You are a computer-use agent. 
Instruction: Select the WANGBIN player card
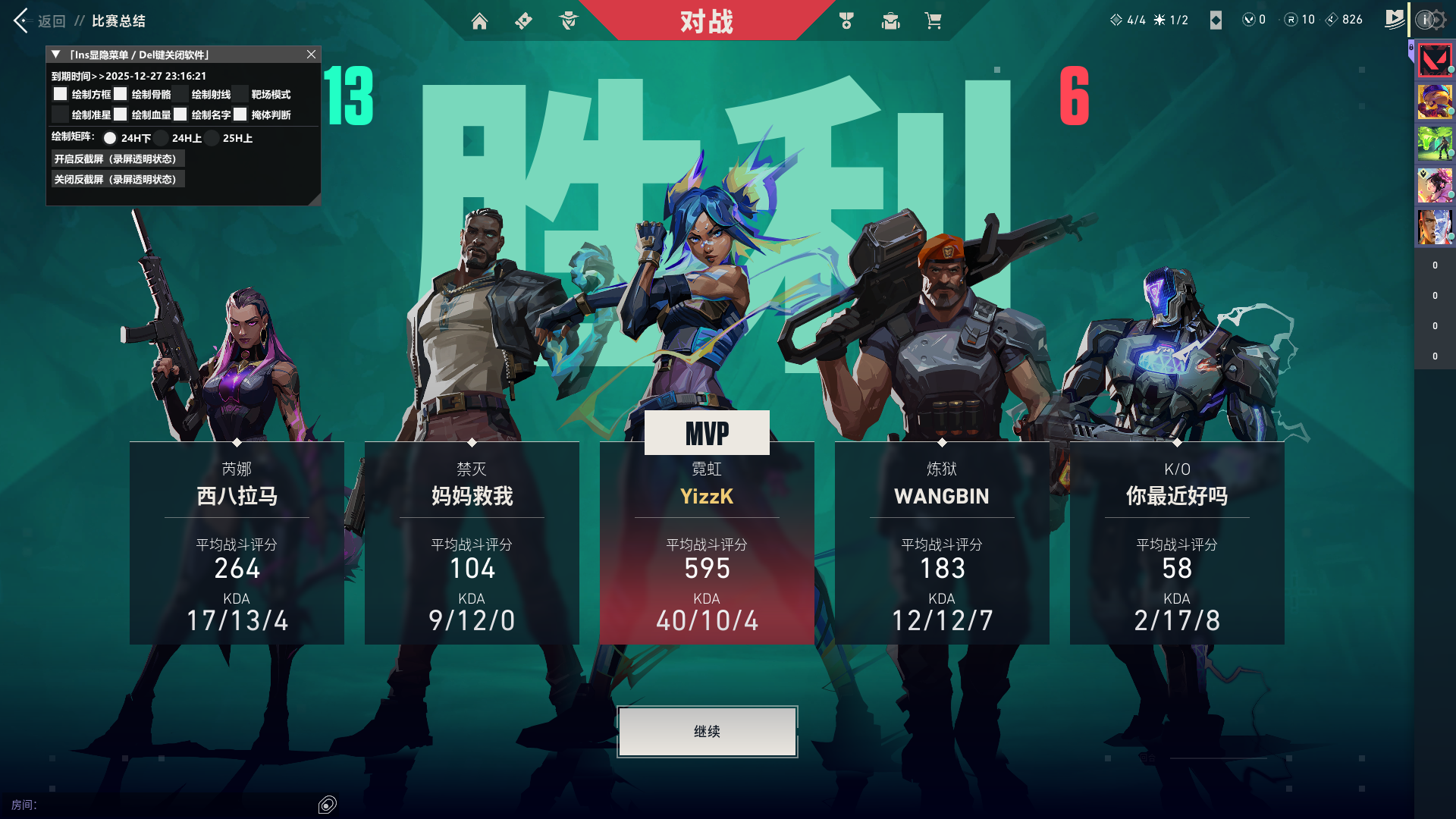tap(942, 542)
